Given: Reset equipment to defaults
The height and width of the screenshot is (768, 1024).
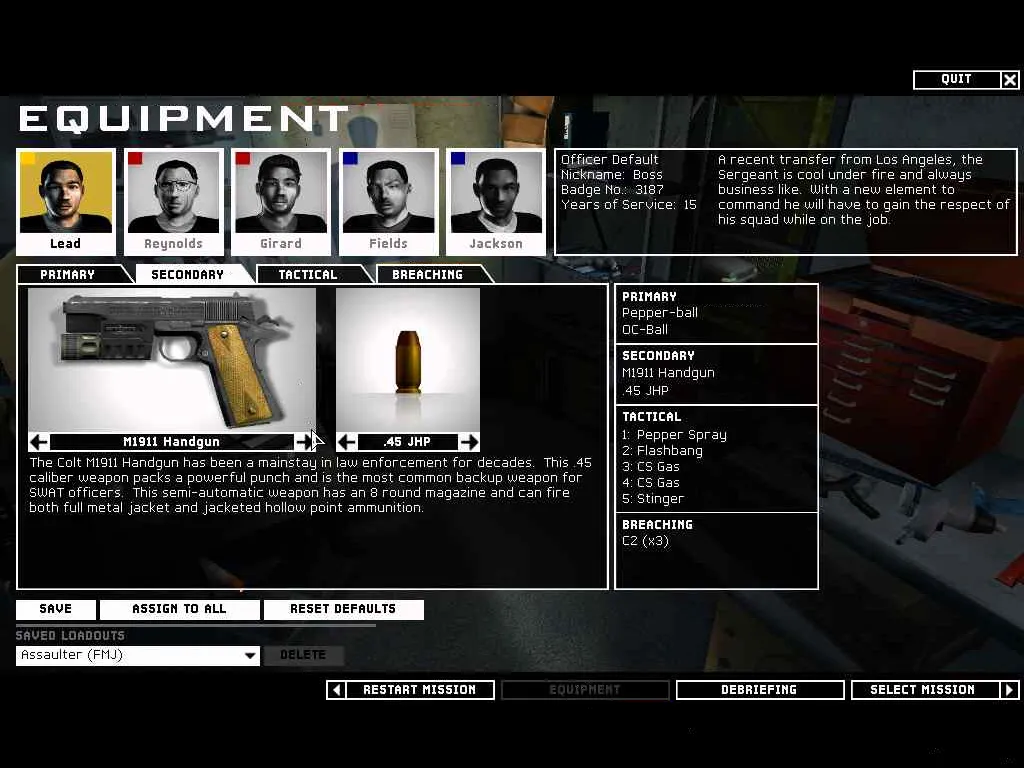Looking at the screenshot, I should point(343,609).
